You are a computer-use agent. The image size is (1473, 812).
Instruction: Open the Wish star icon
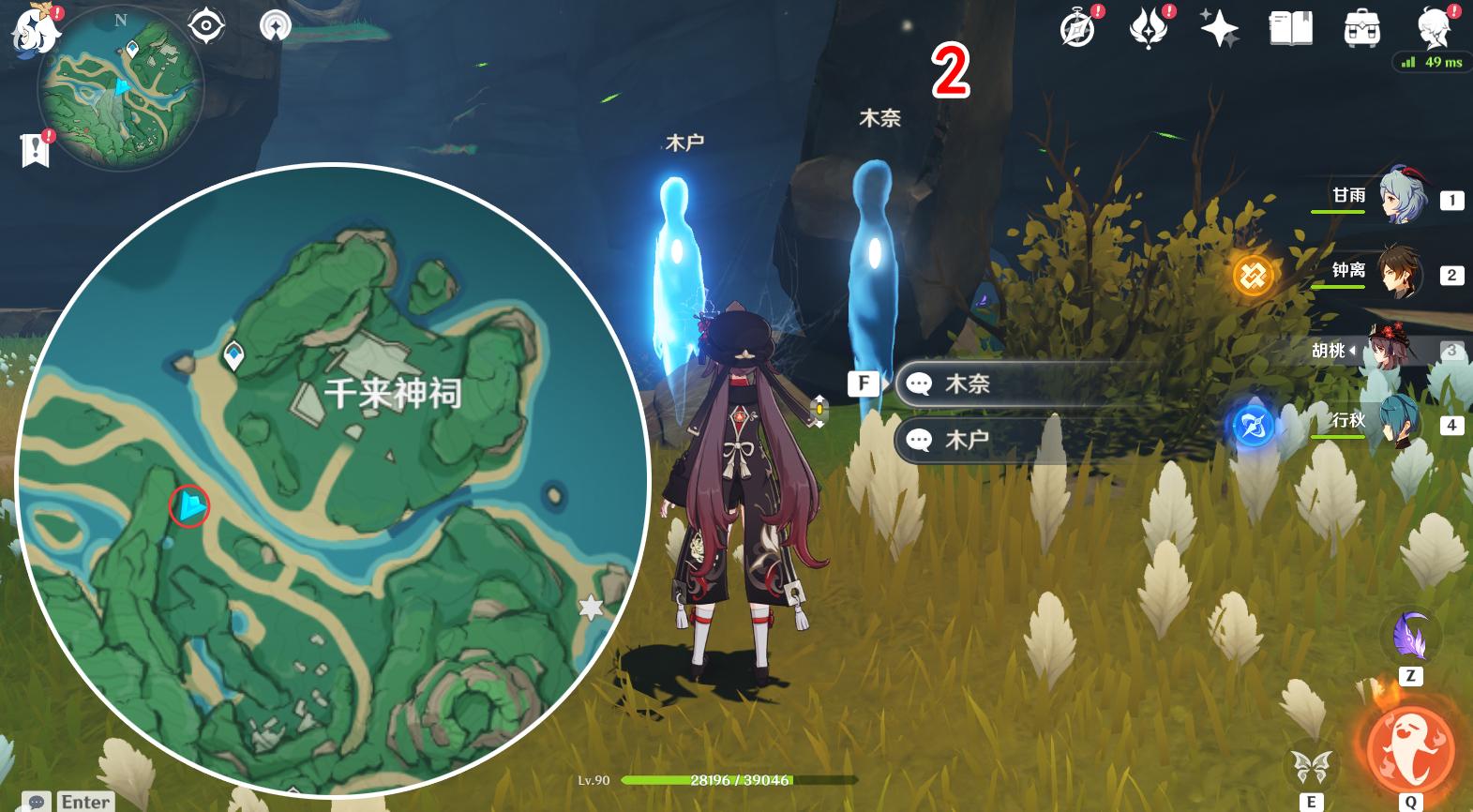(1220, 28)
